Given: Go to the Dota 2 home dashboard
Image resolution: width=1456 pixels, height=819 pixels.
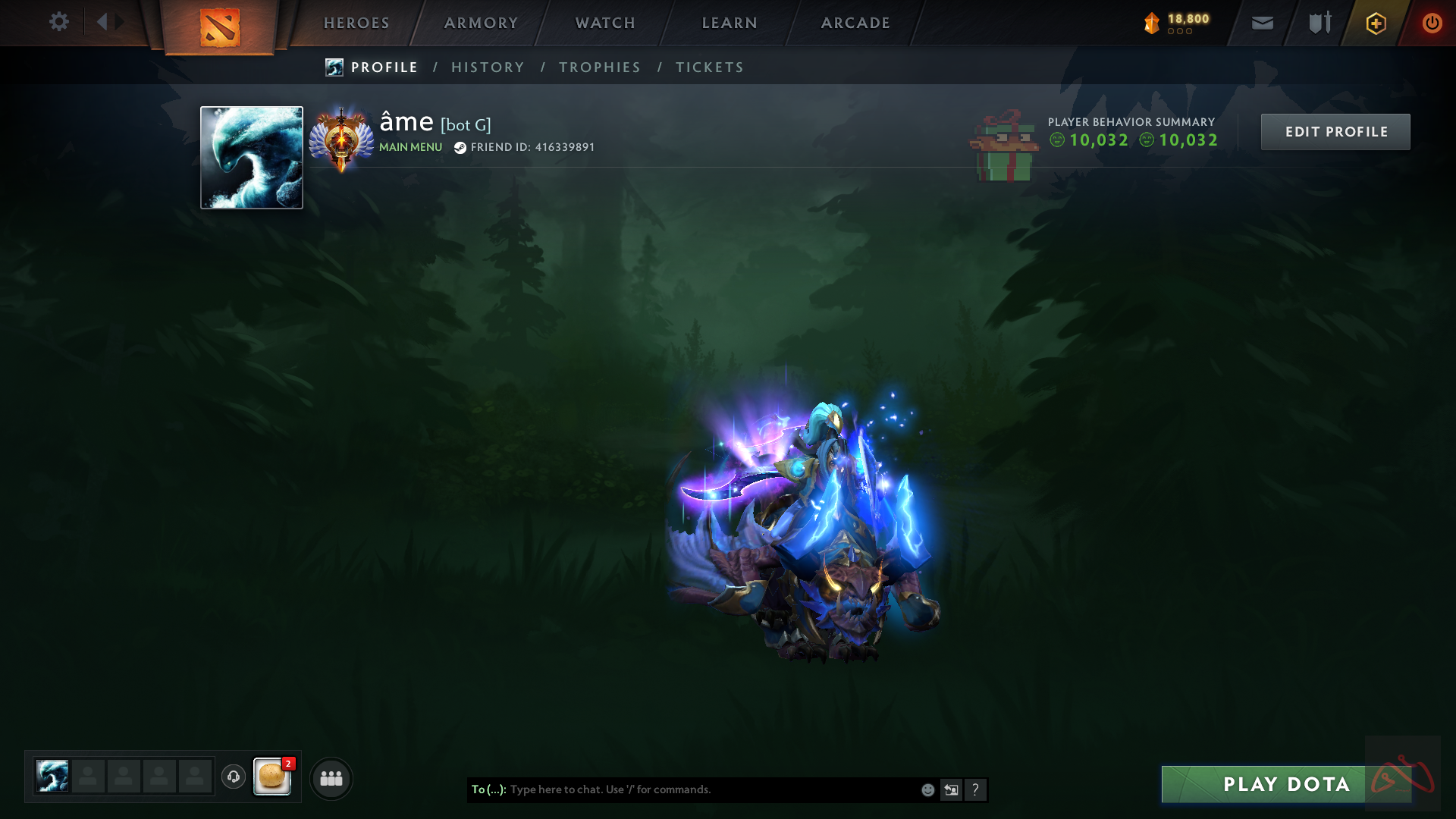Looking at the screenshot, I should coord(220,27).
